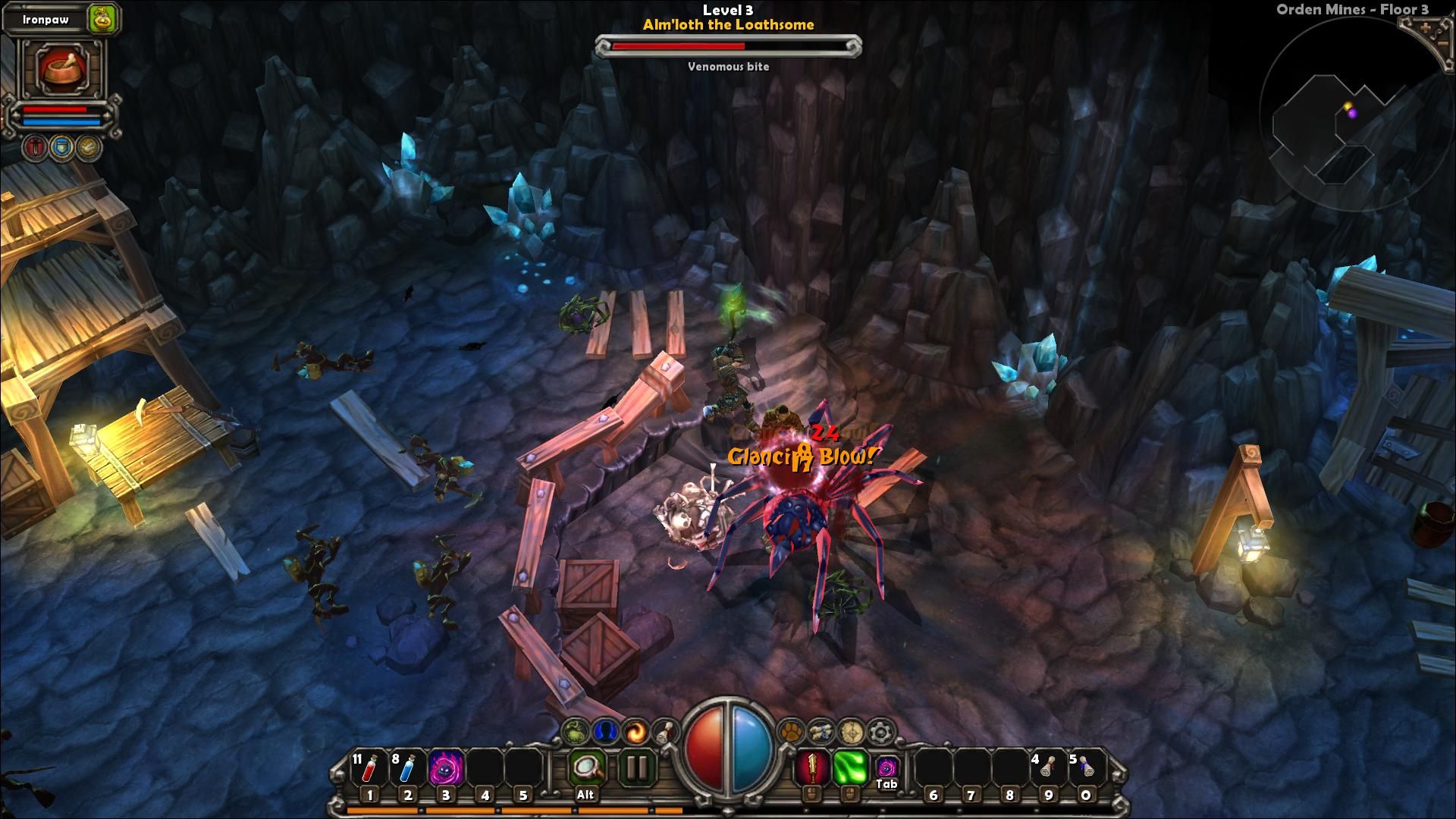Use the blue-ribbon scroll in slot 0
1456x819 pixels.
1086,767
